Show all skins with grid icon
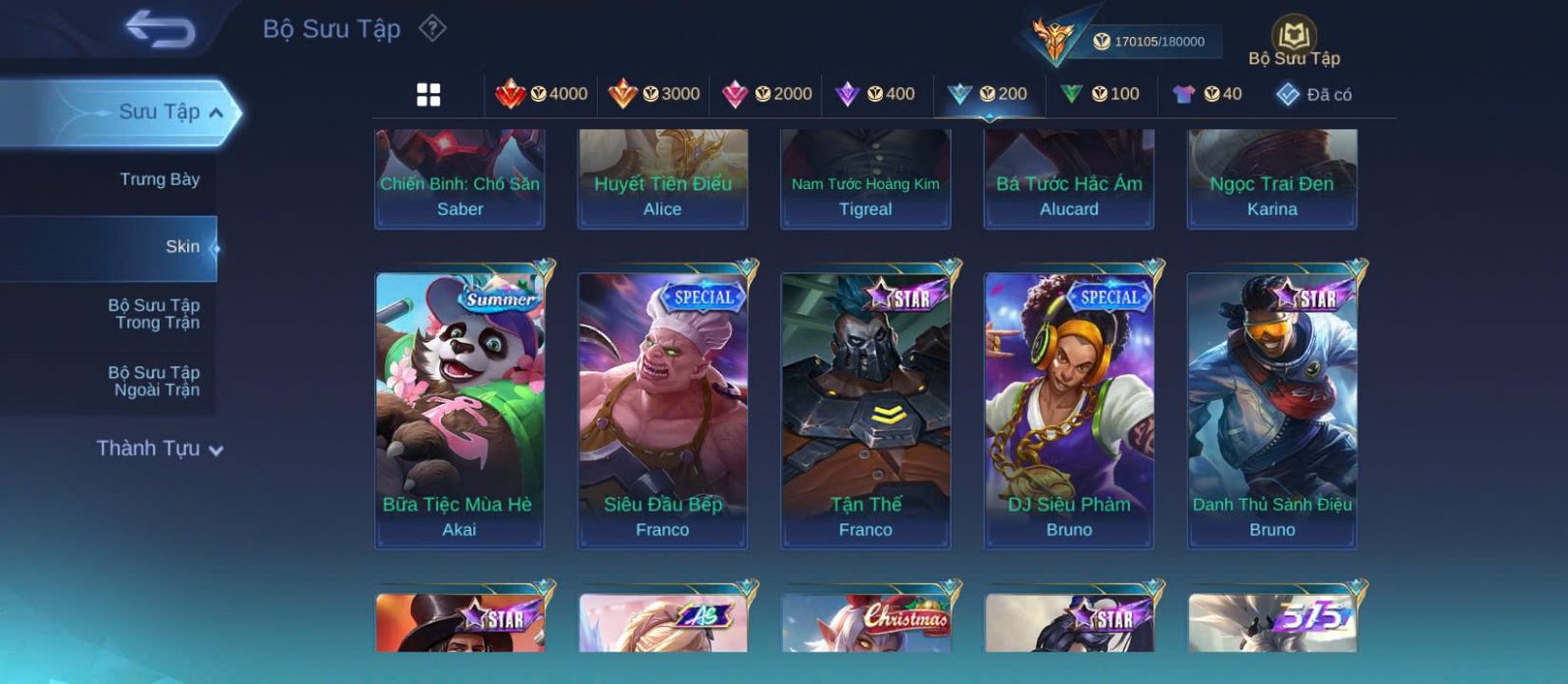The width and height of the screenshot is (1568, 684). tap(428, 95)
